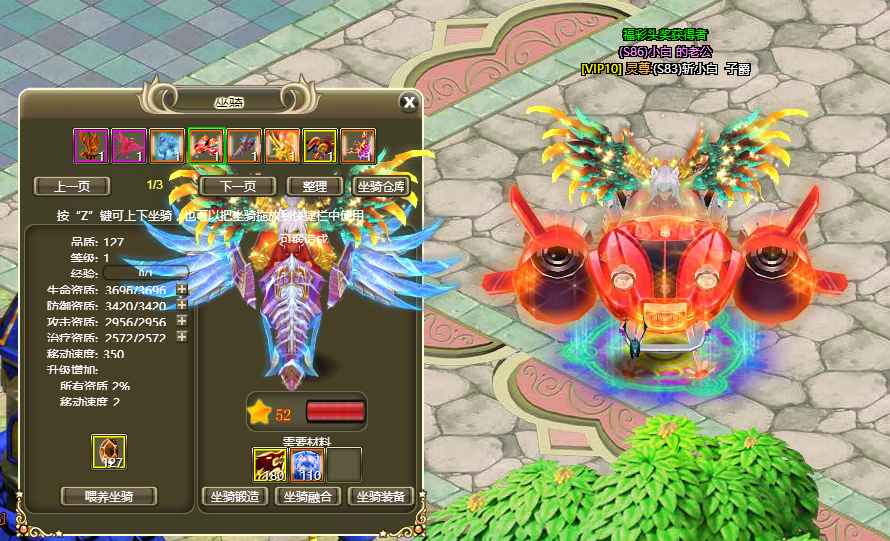Click the amber gem feed item slot
The width and height of the screenshot is (890, 541).
point(109,452)
